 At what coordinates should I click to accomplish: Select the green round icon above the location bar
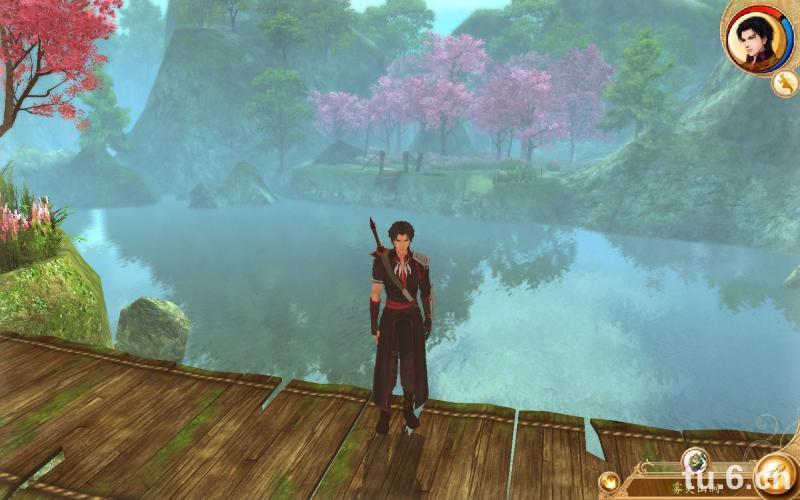point(696,462)
